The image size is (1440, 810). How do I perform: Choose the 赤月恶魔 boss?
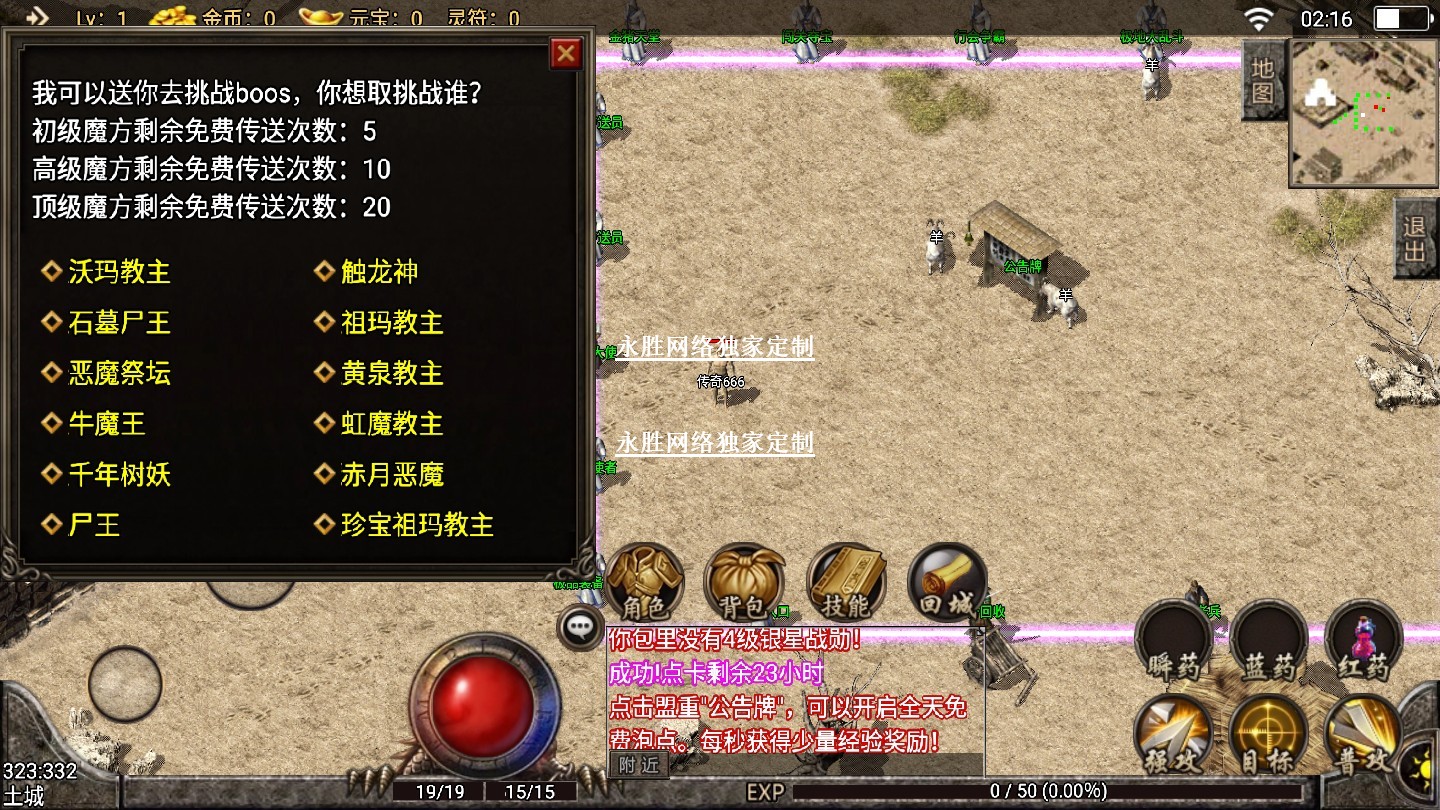pyautogui.click(x=391, y=475)
